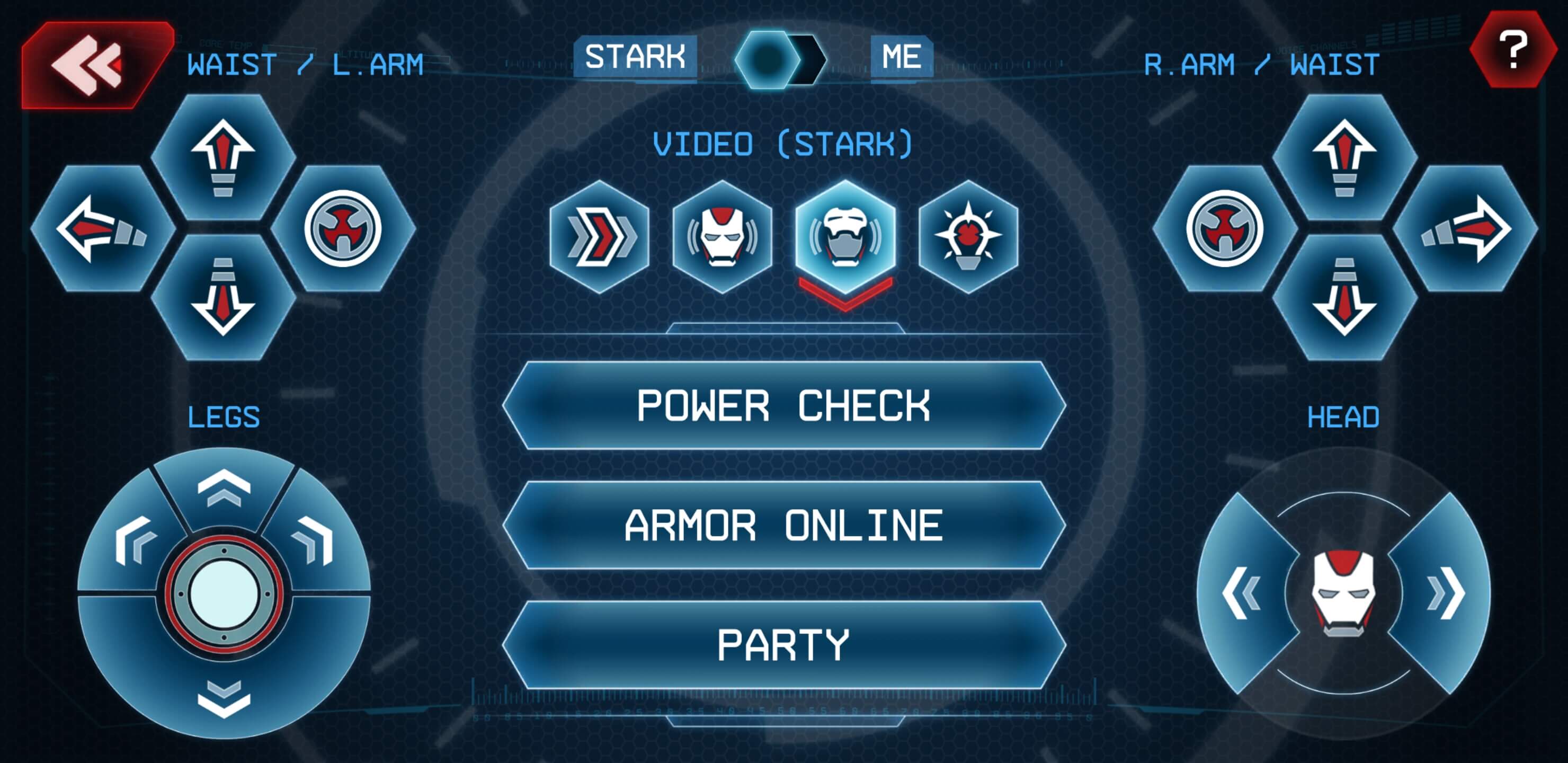Launch the PARTY action

783,645
